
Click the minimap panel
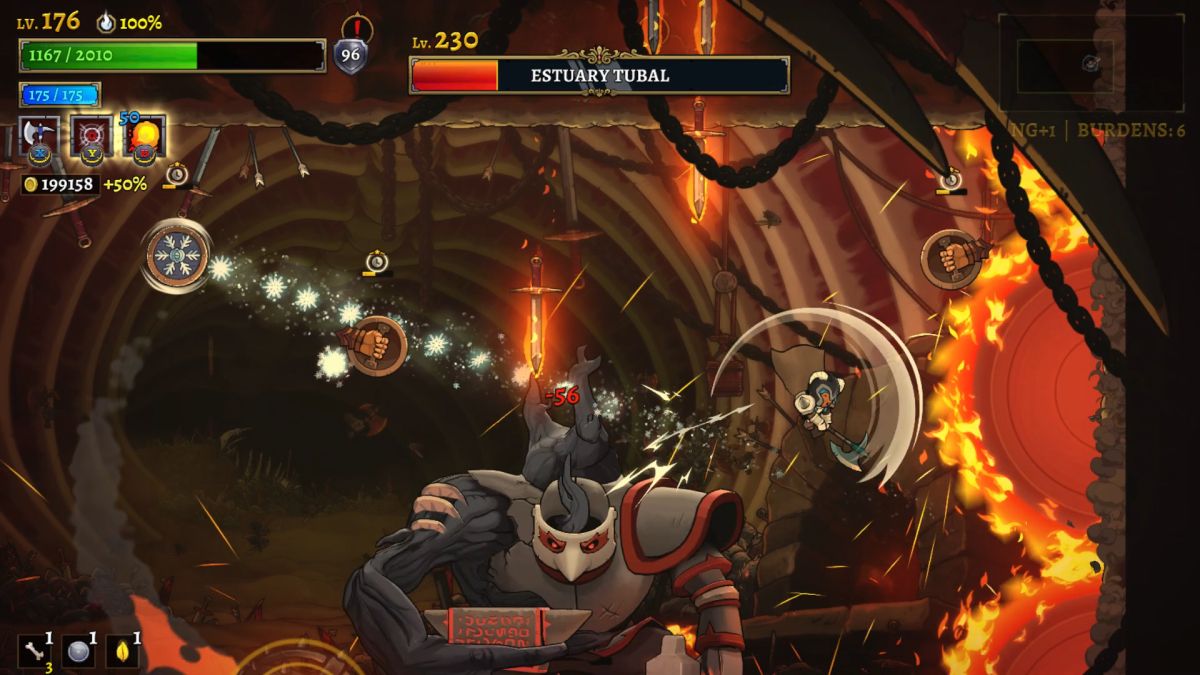[1090, 64]
